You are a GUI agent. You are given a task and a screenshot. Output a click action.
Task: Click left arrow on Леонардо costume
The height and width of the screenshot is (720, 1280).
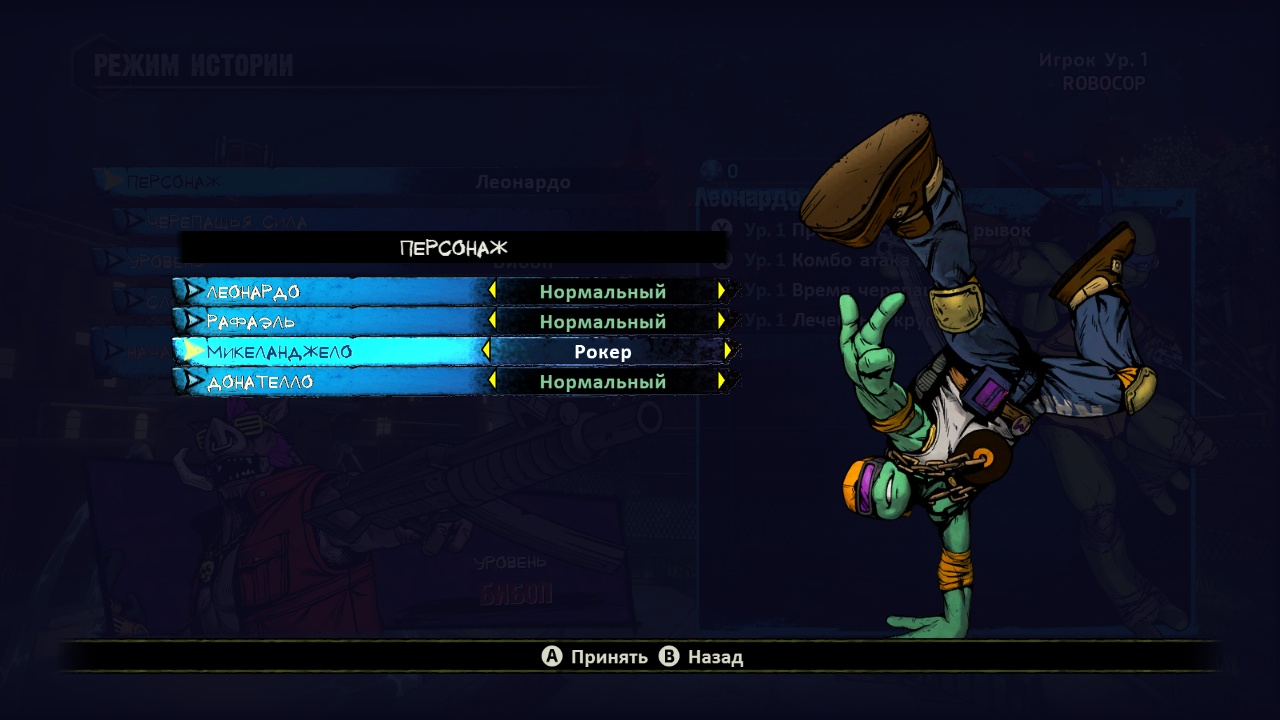click(492, 291)
